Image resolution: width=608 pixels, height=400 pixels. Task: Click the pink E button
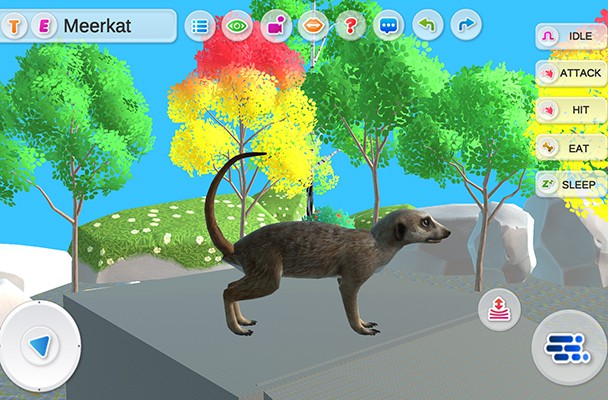(43, 26)
